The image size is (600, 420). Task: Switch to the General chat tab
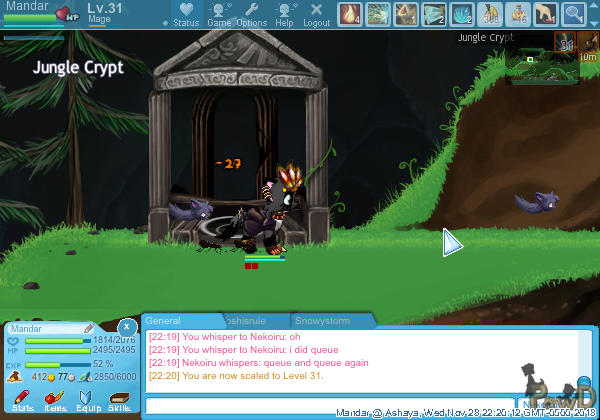click(x=163, y=321)
